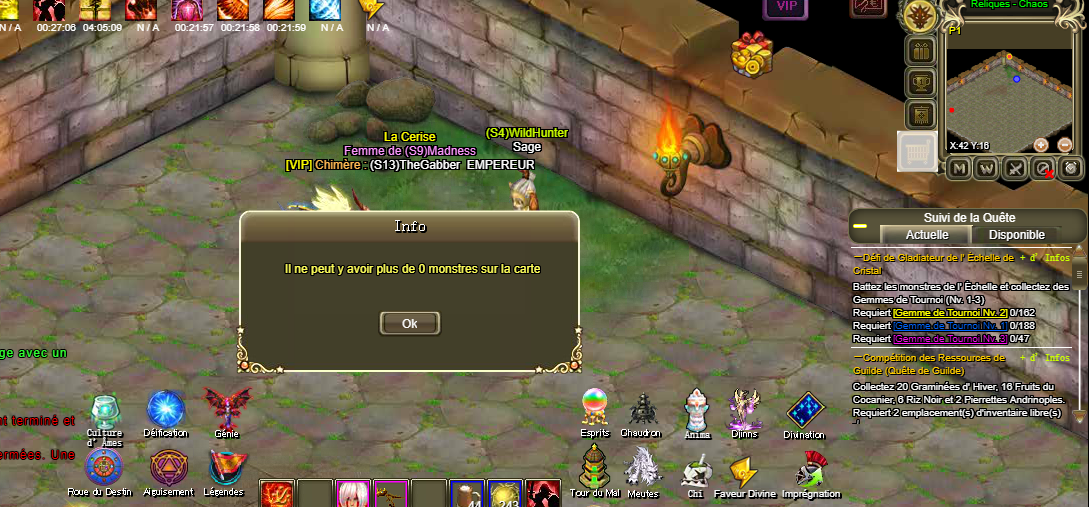Click the W button under the minimap
The width and height of the screenshot is (1089, 507).
[986, 168]
